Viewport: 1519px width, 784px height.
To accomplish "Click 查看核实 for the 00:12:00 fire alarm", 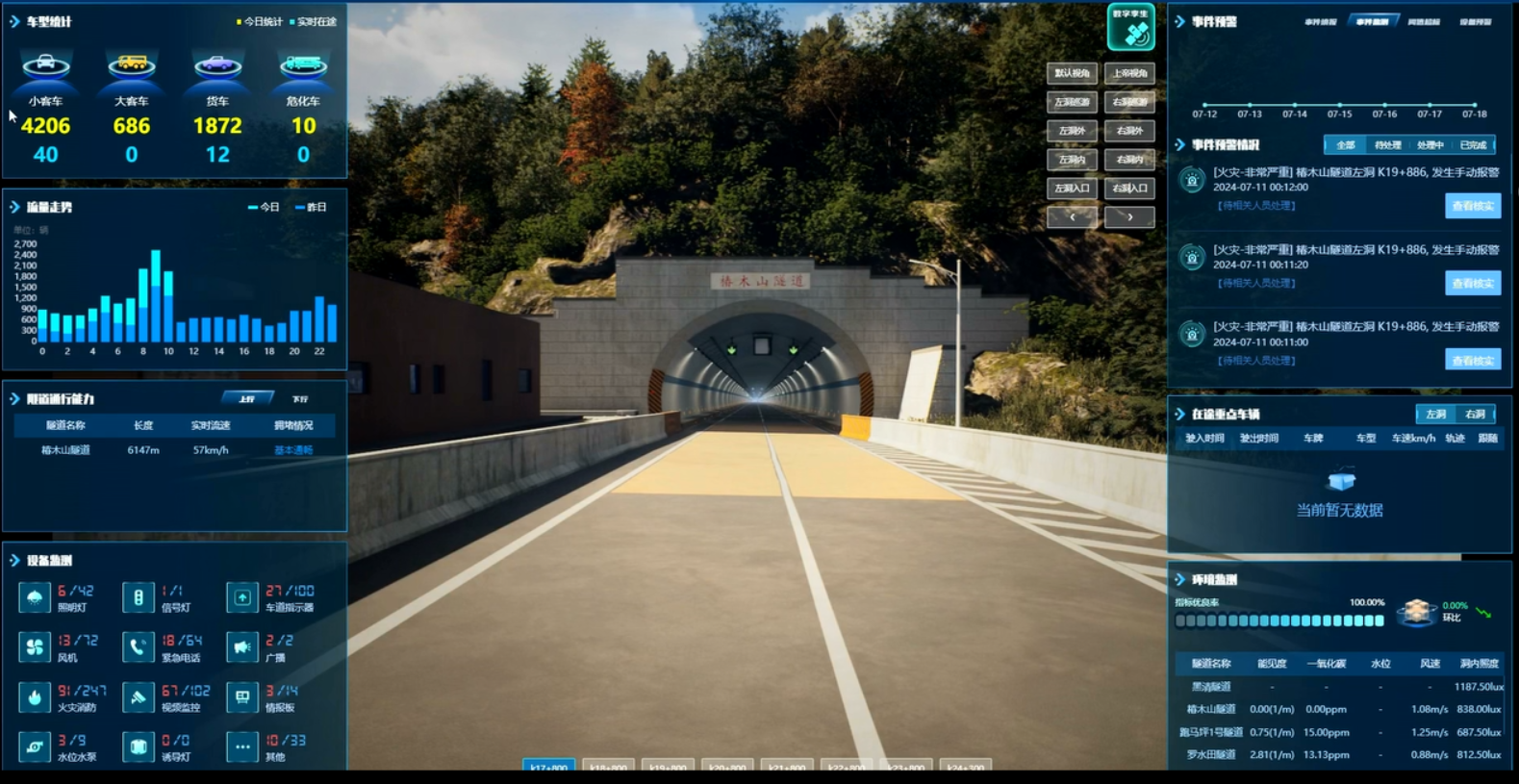I will (x=1472, y=206).
